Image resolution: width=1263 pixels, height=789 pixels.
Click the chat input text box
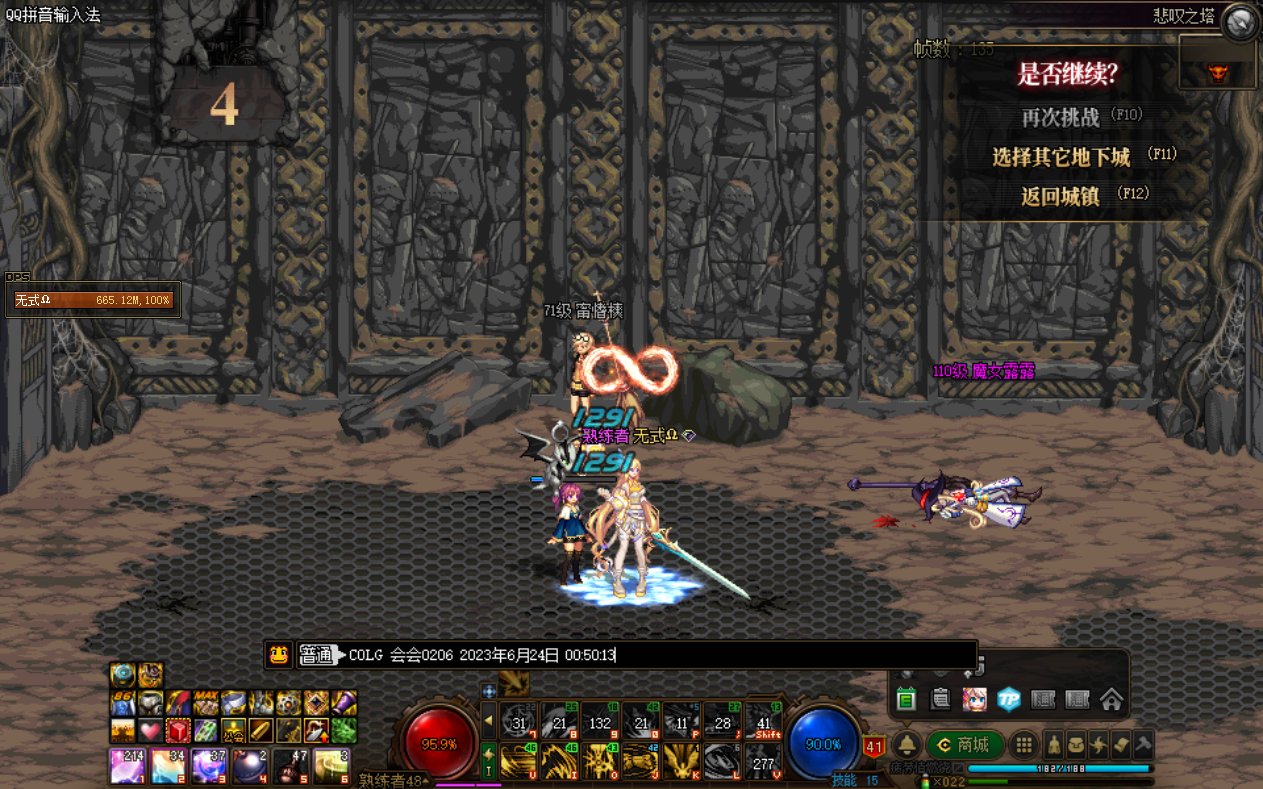pyautogui.click(x=790, y=656)
